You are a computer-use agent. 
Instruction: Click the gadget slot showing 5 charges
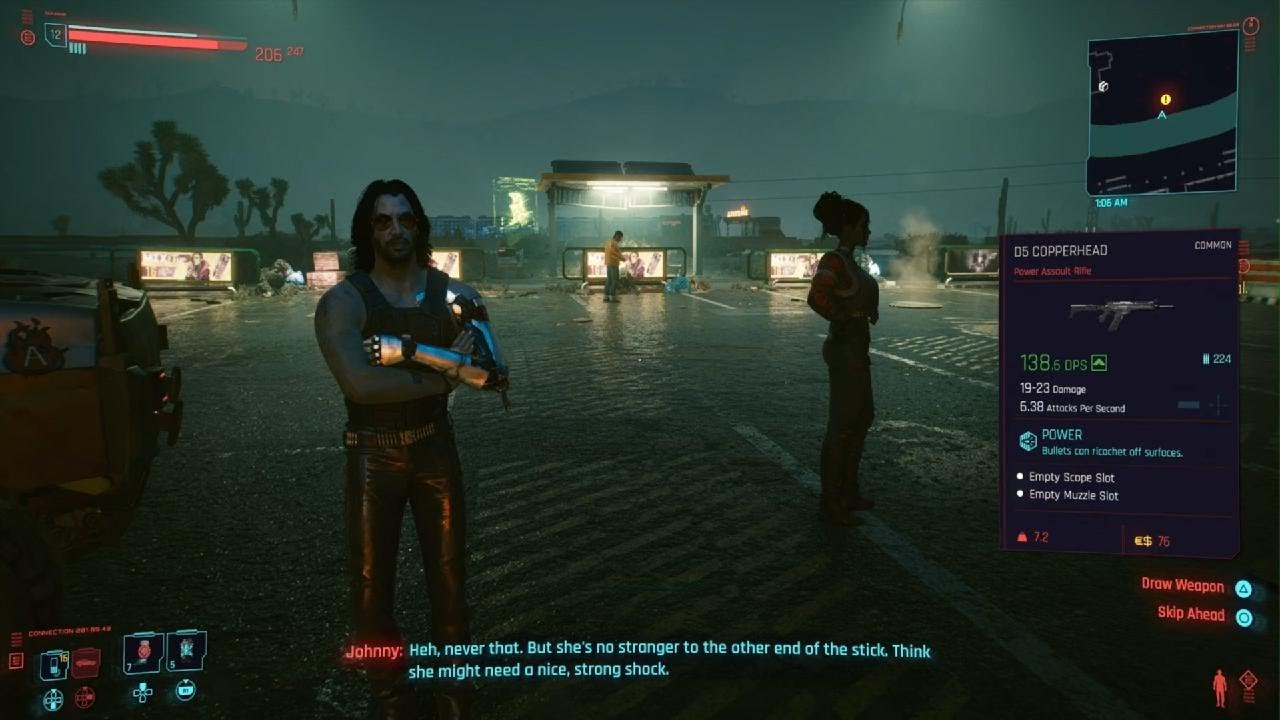pos(187,652)
